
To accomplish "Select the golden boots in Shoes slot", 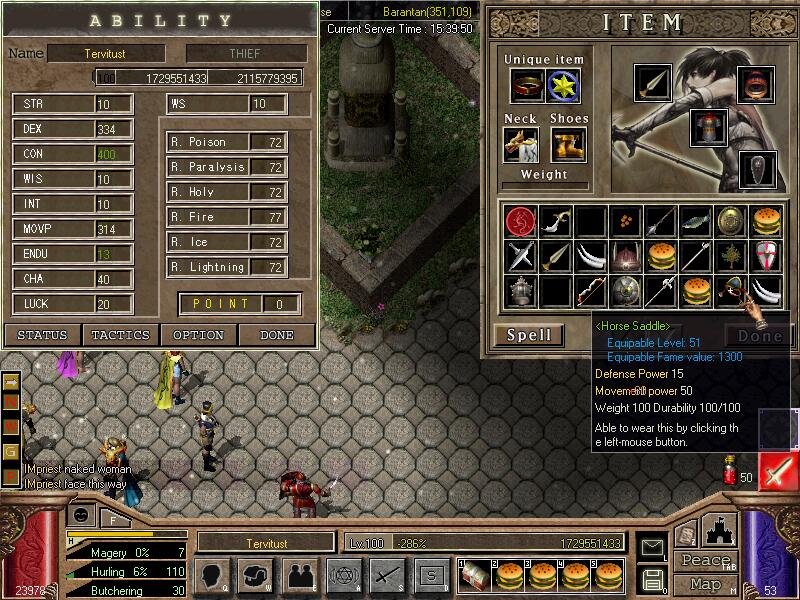I will tap(567, 145).
